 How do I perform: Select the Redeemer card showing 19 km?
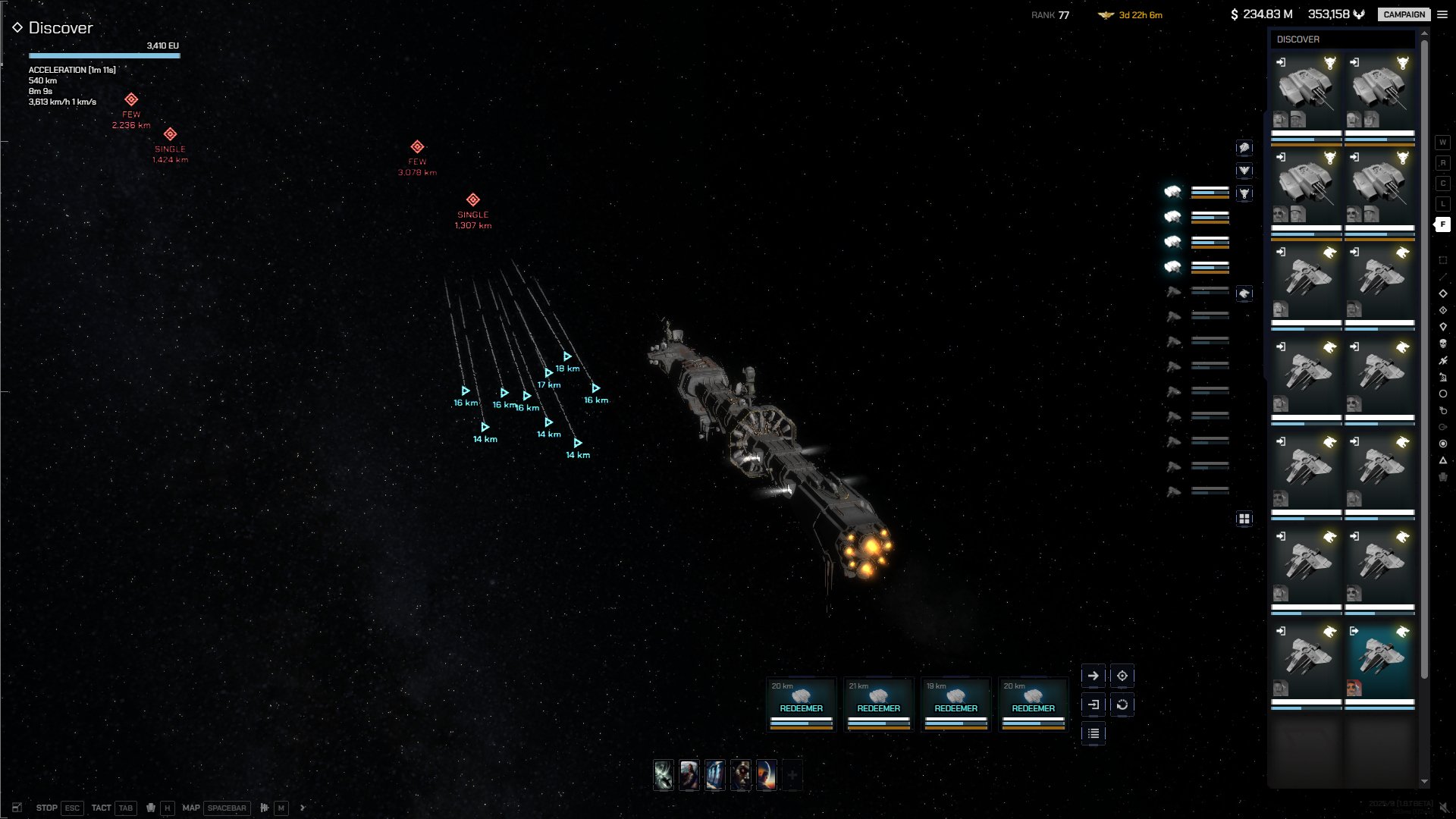[956, 704]
